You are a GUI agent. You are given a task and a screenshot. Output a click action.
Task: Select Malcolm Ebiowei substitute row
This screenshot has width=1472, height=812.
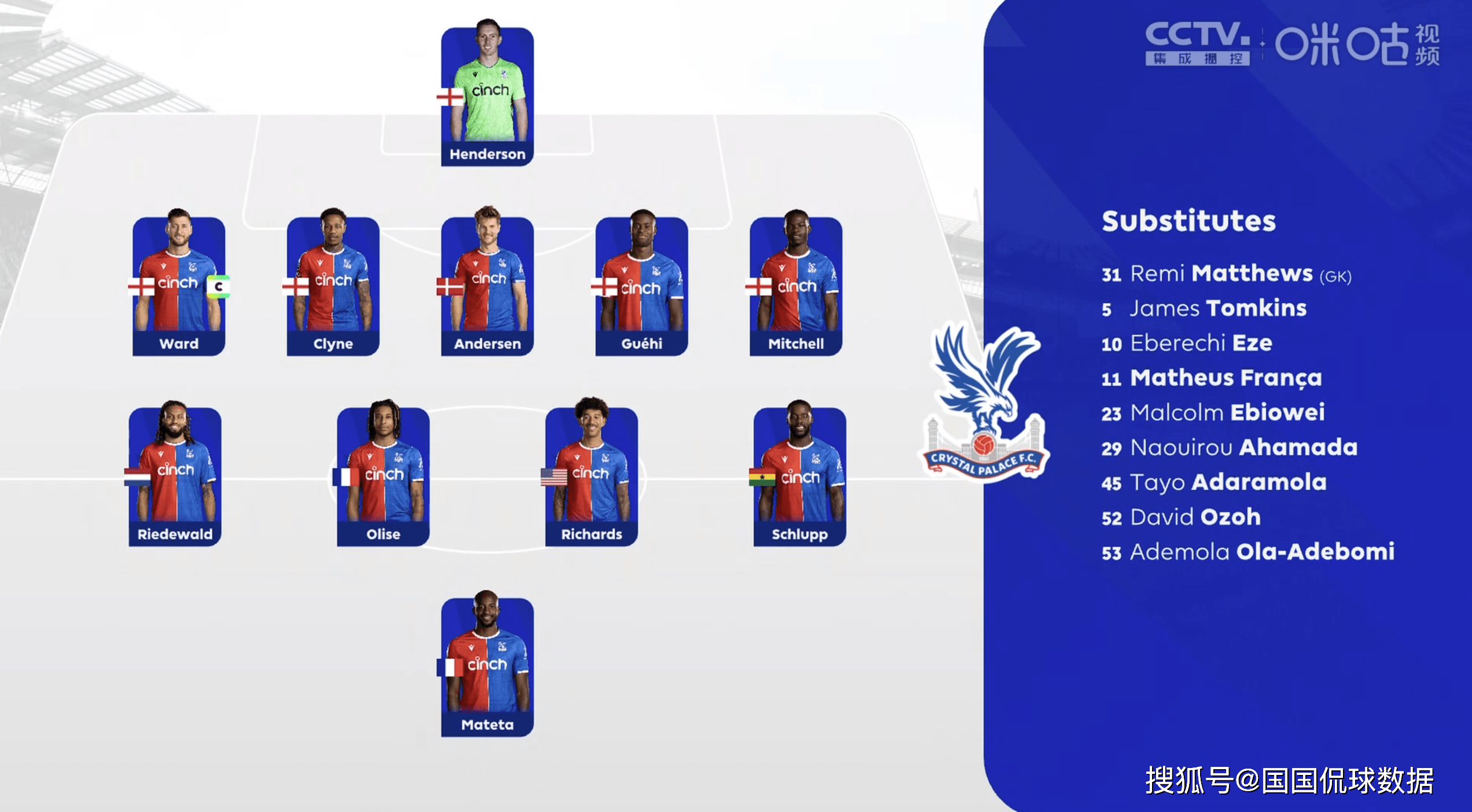[1213, 413]
